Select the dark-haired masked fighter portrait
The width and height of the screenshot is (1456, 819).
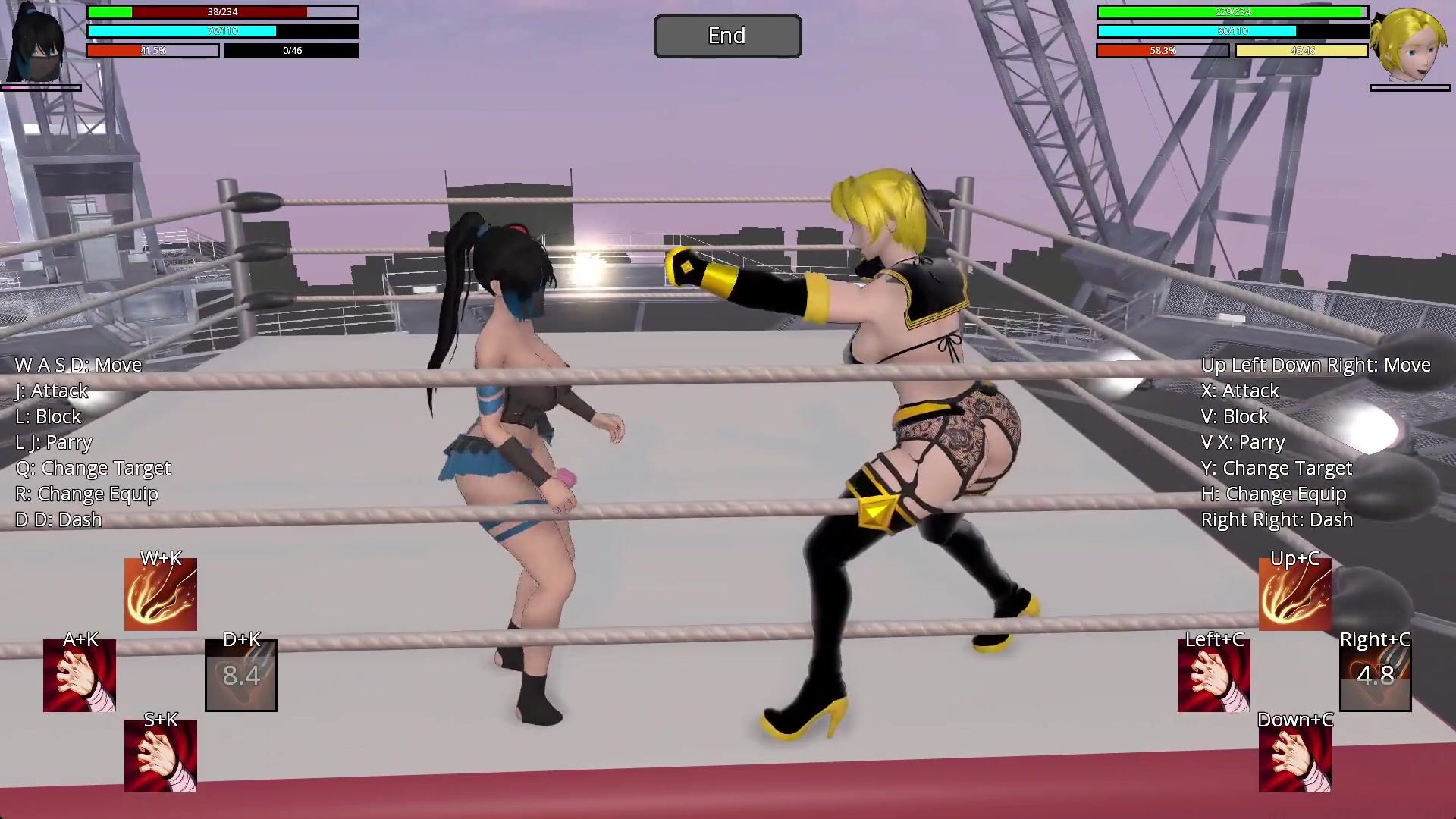[36, 44]
